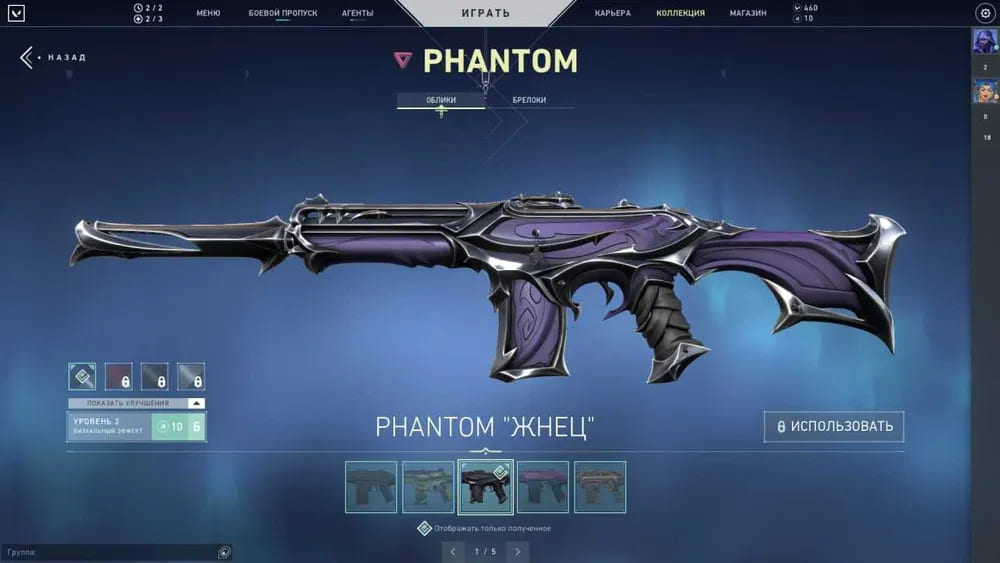Screen dimensions: 1000x563
Task: Go to next skin page arrow
Action: (x=517, y=551)
